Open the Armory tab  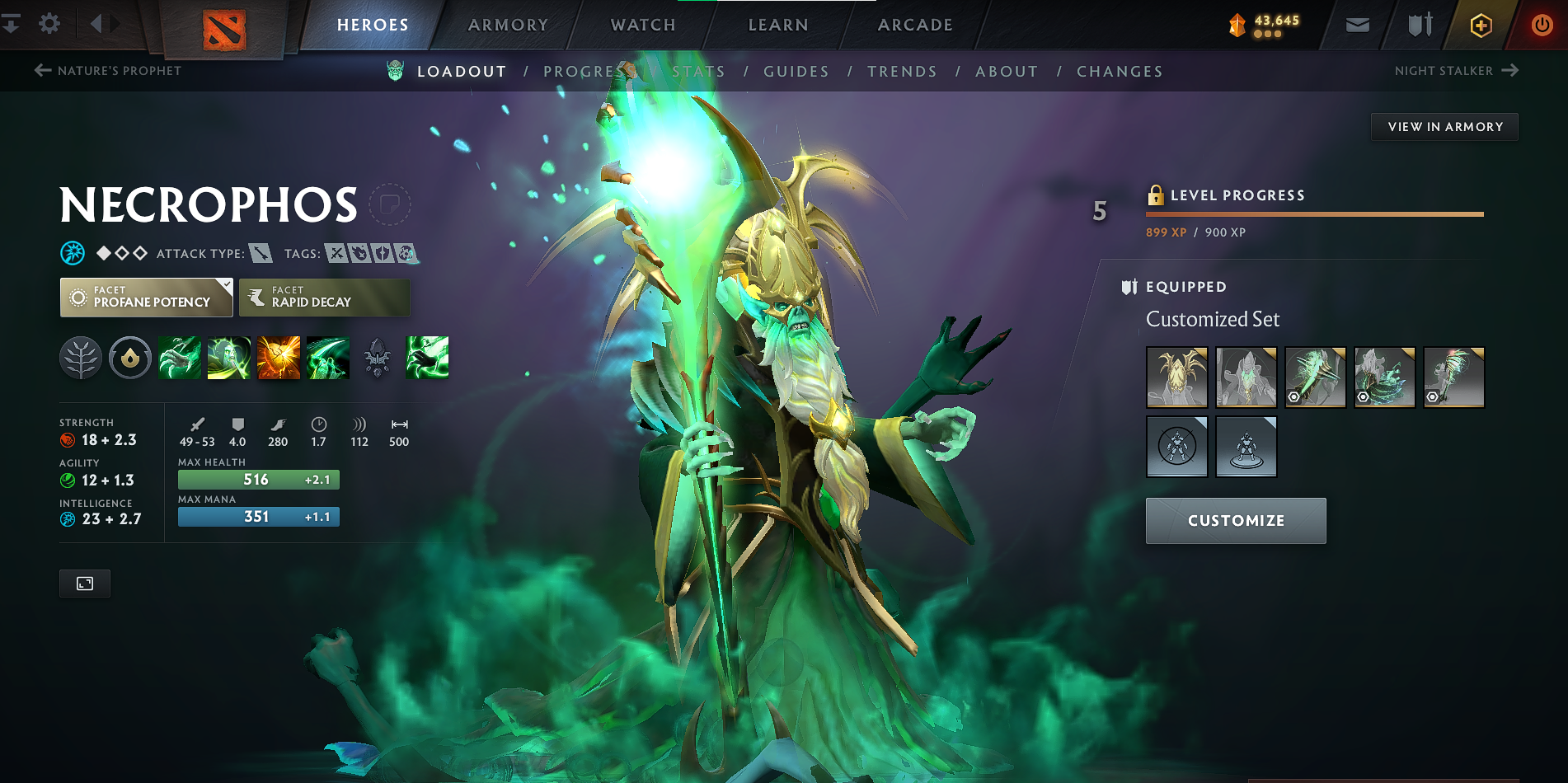(x=508, y=25)
